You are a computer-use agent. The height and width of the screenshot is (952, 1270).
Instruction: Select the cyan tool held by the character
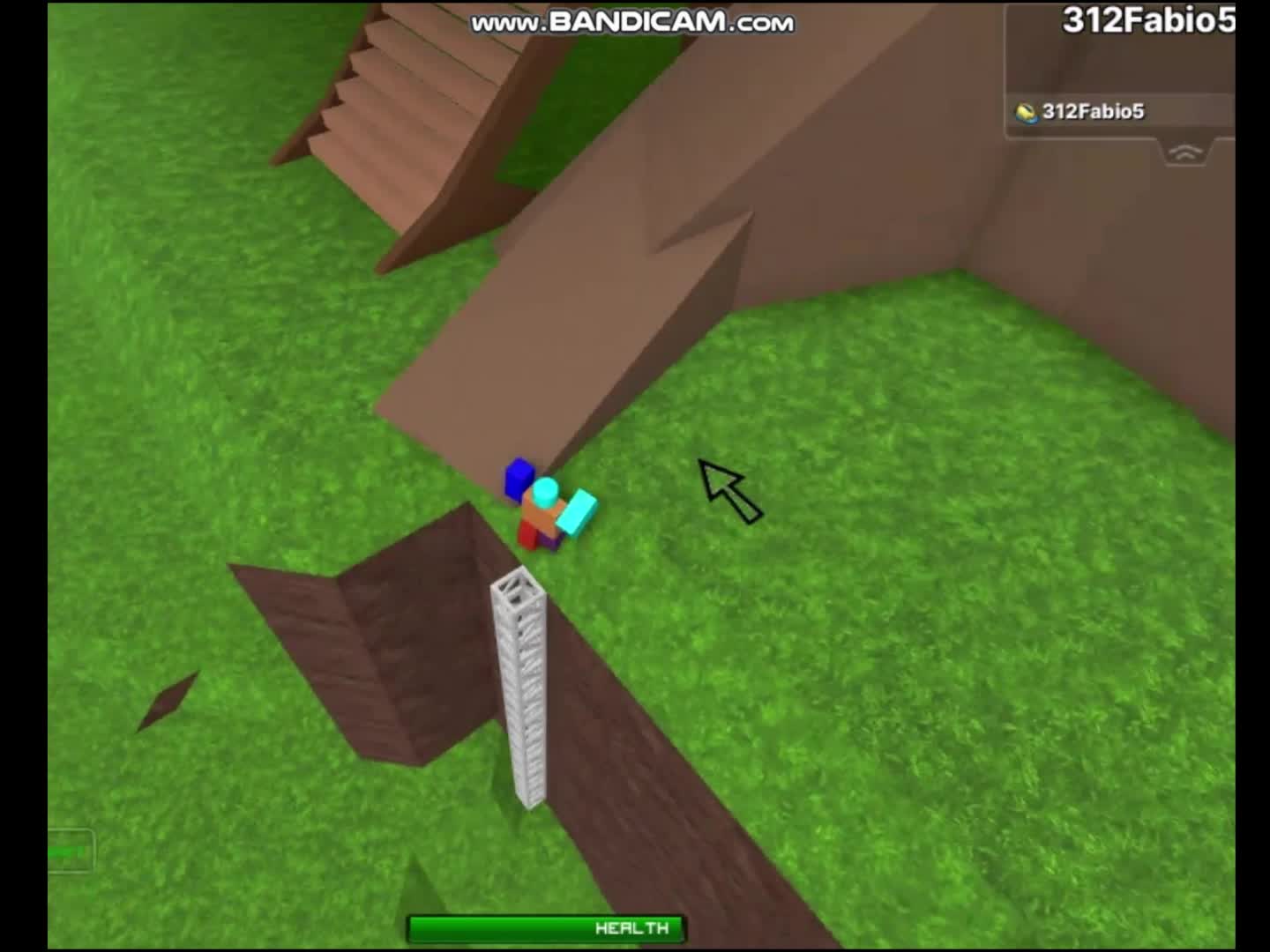[573, 511]
